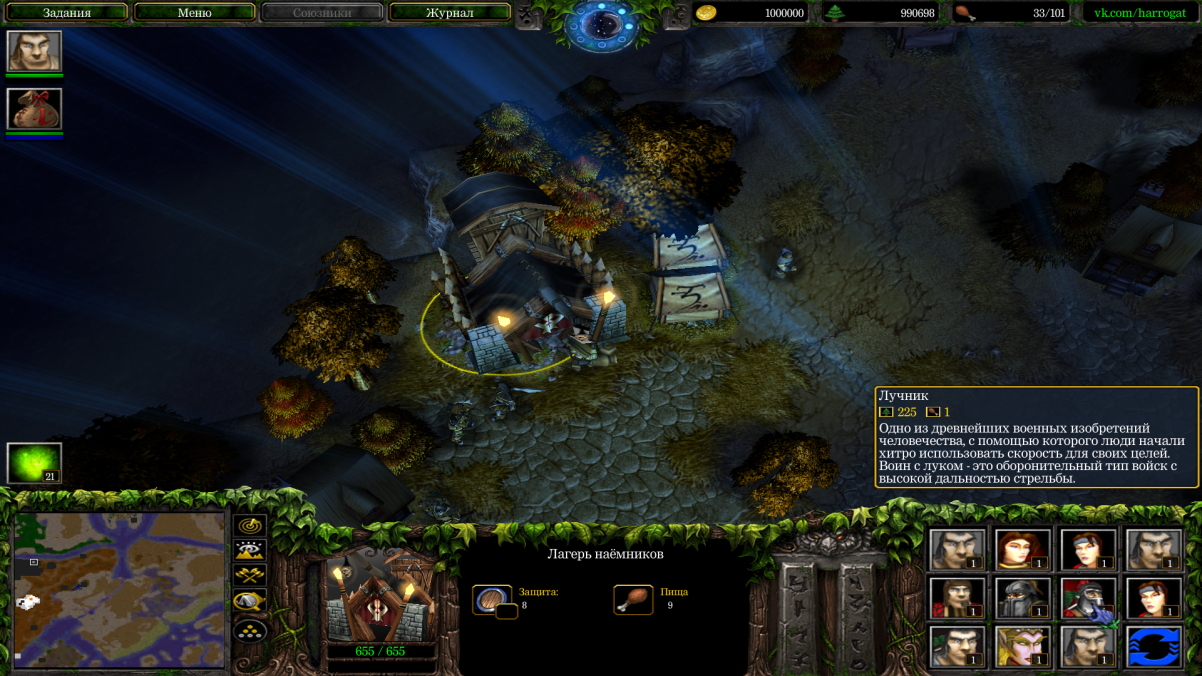
Task: Open the Задания quests menu
Action: click(67, 13)
